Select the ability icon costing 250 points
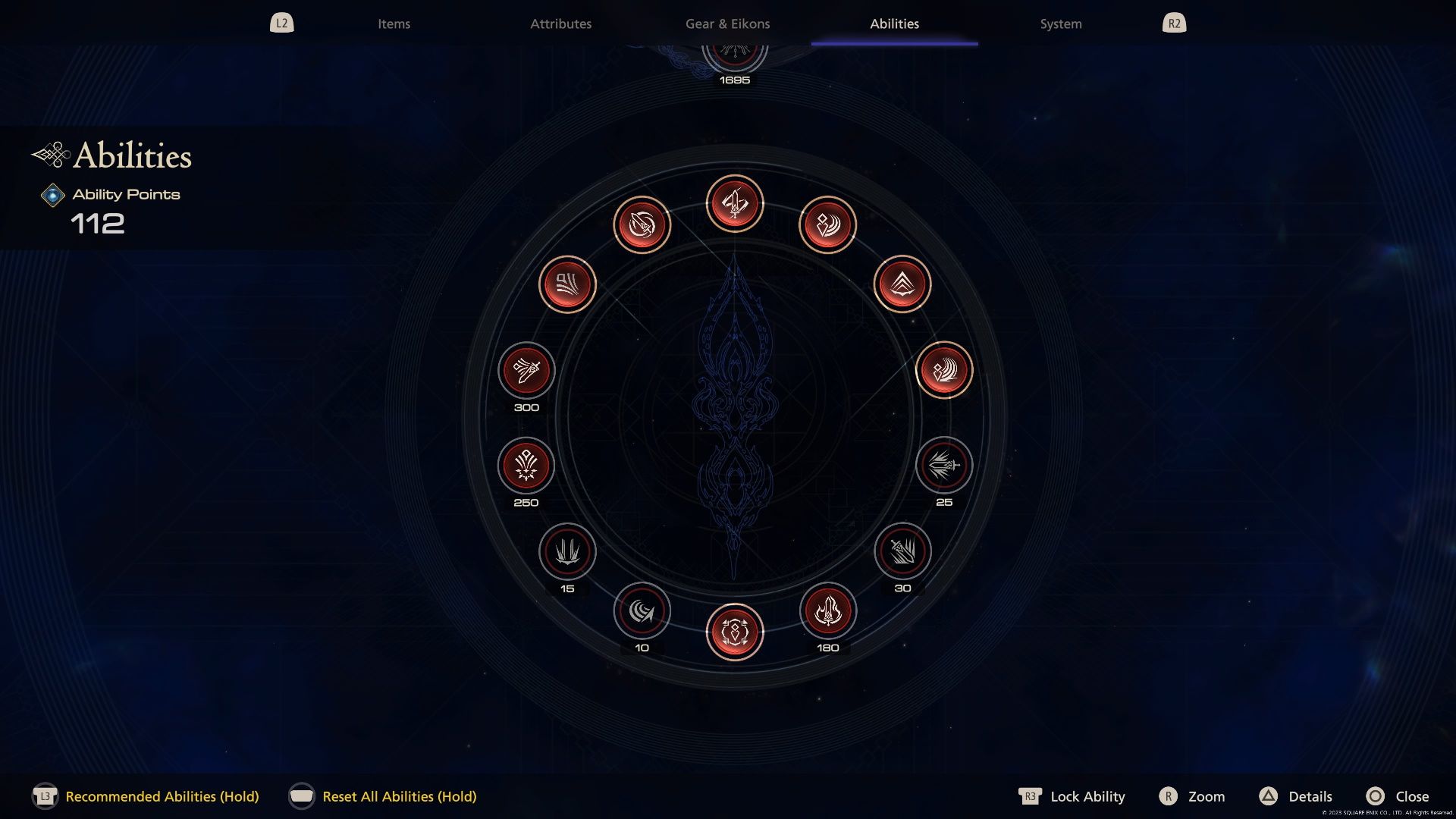Screen dimensions: 1456x819 click(526, 468)
